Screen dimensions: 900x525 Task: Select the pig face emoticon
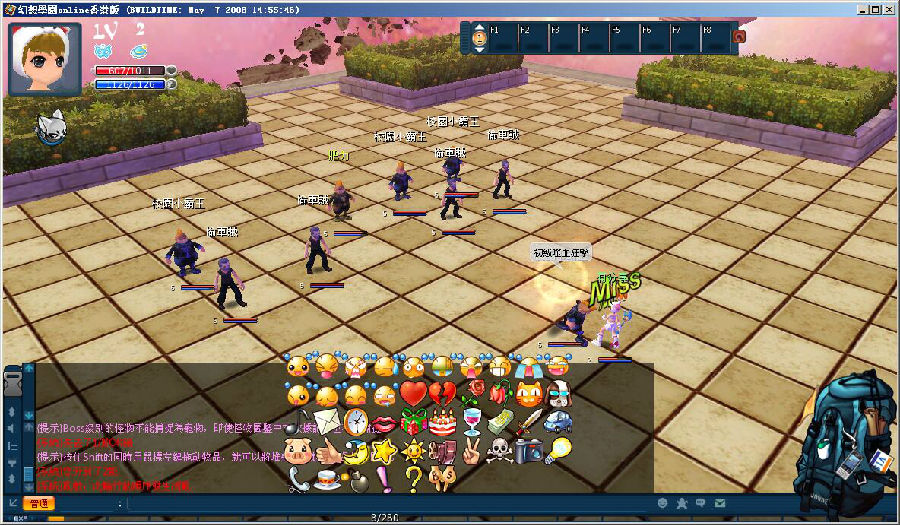[x=298, y=451]
